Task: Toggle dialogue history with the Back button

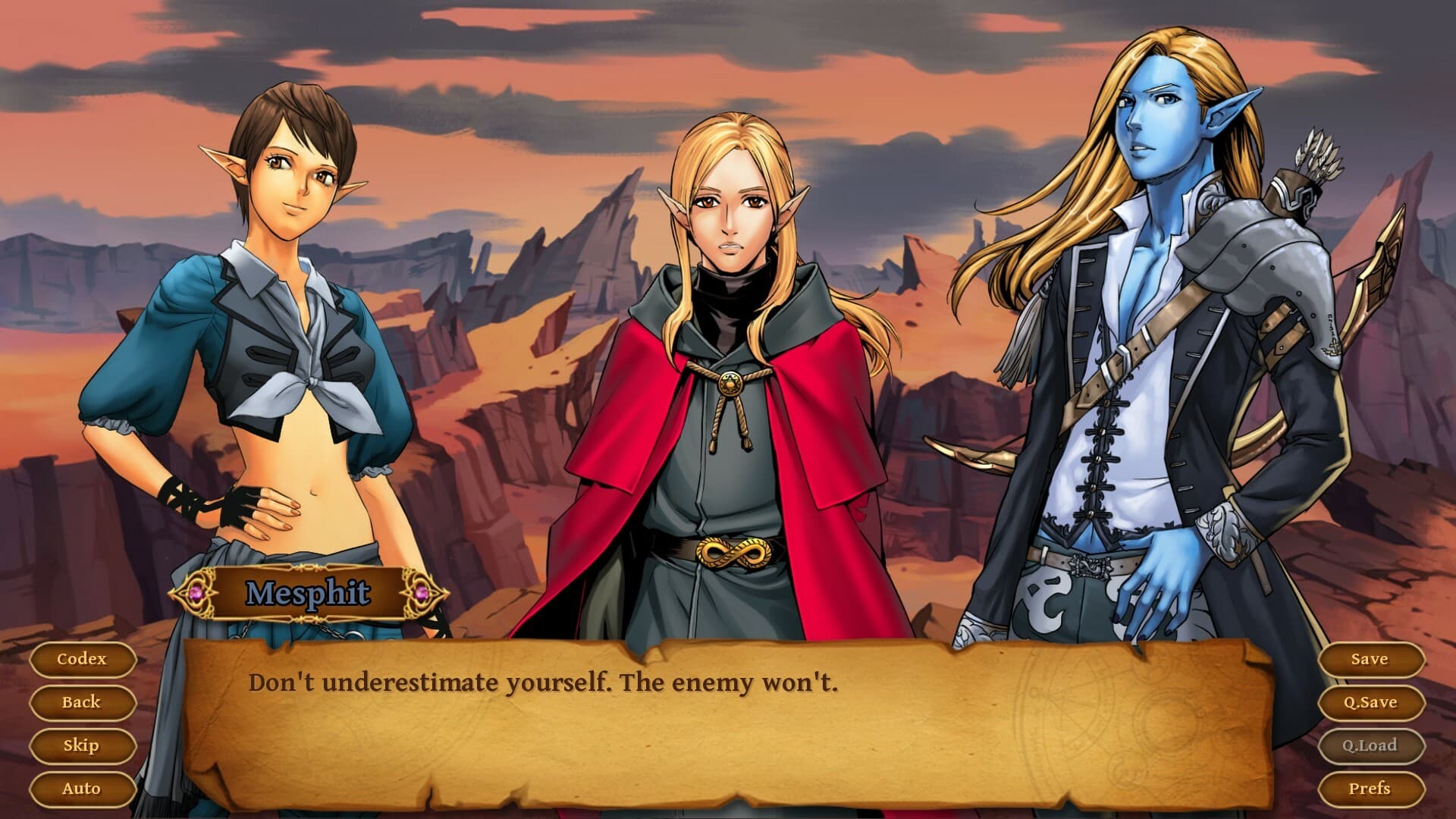Action: point(82,702)
